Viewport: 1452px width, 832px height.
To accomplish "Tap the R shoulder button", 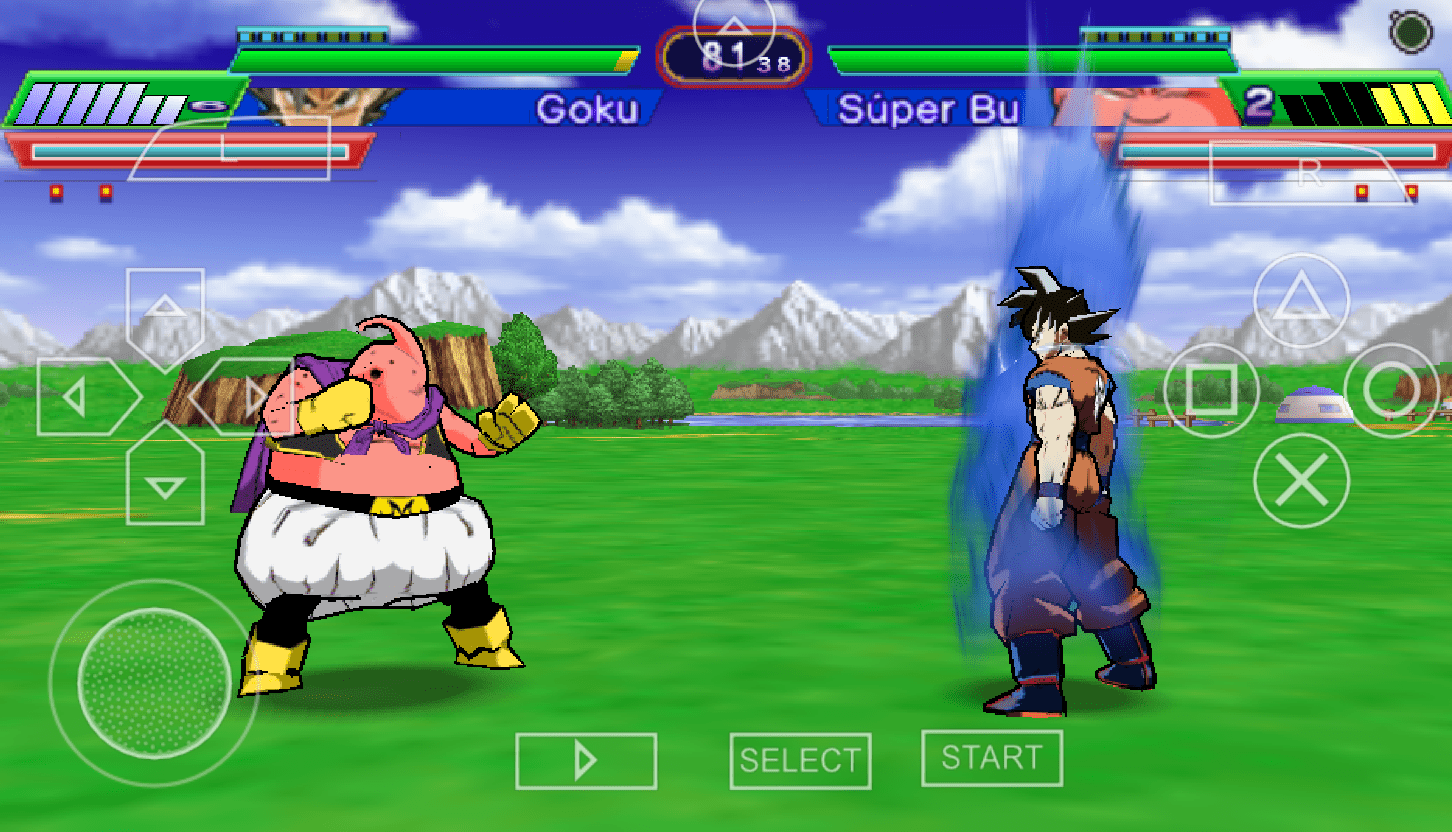I will 1311,172.
